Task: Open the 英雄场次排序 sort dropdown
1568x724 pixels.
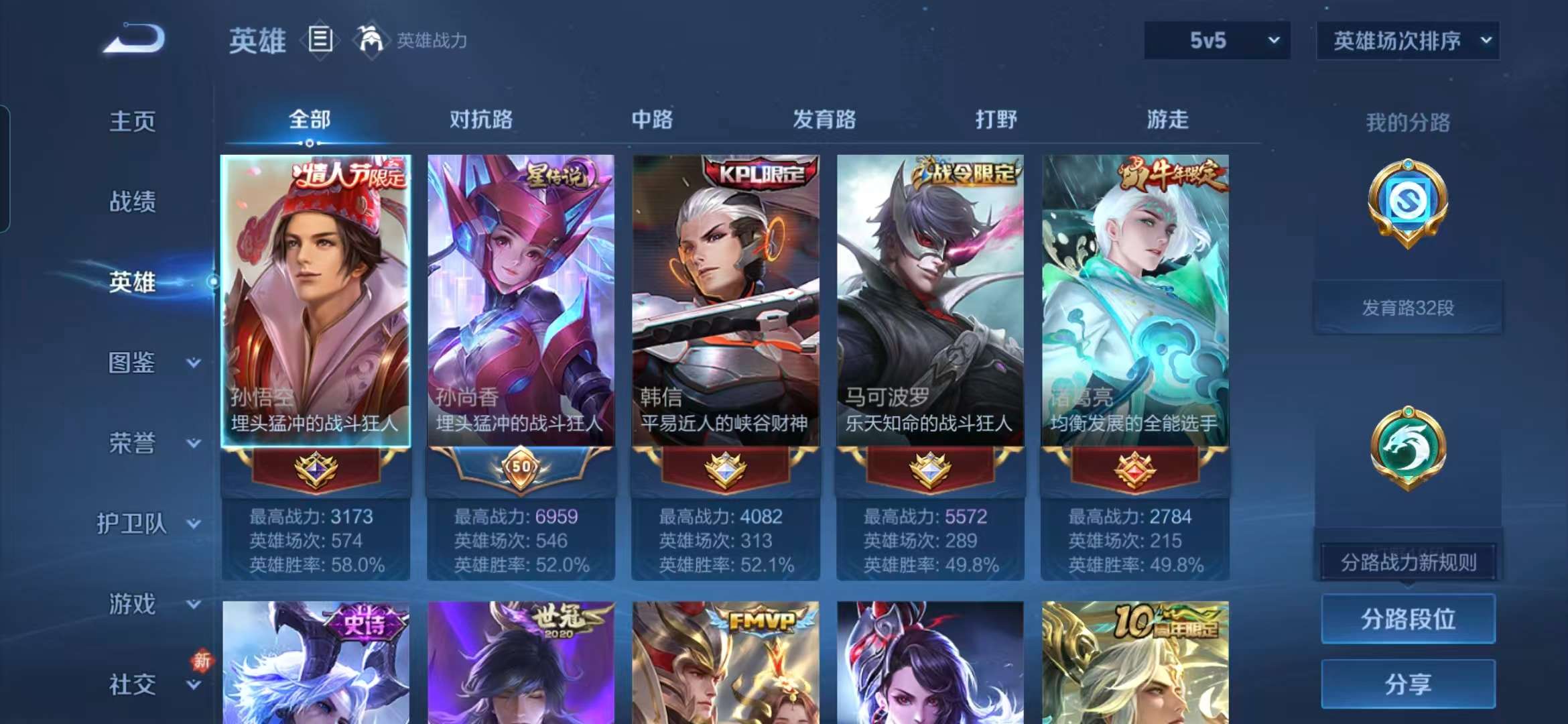Action: [x=1407, y=40]
